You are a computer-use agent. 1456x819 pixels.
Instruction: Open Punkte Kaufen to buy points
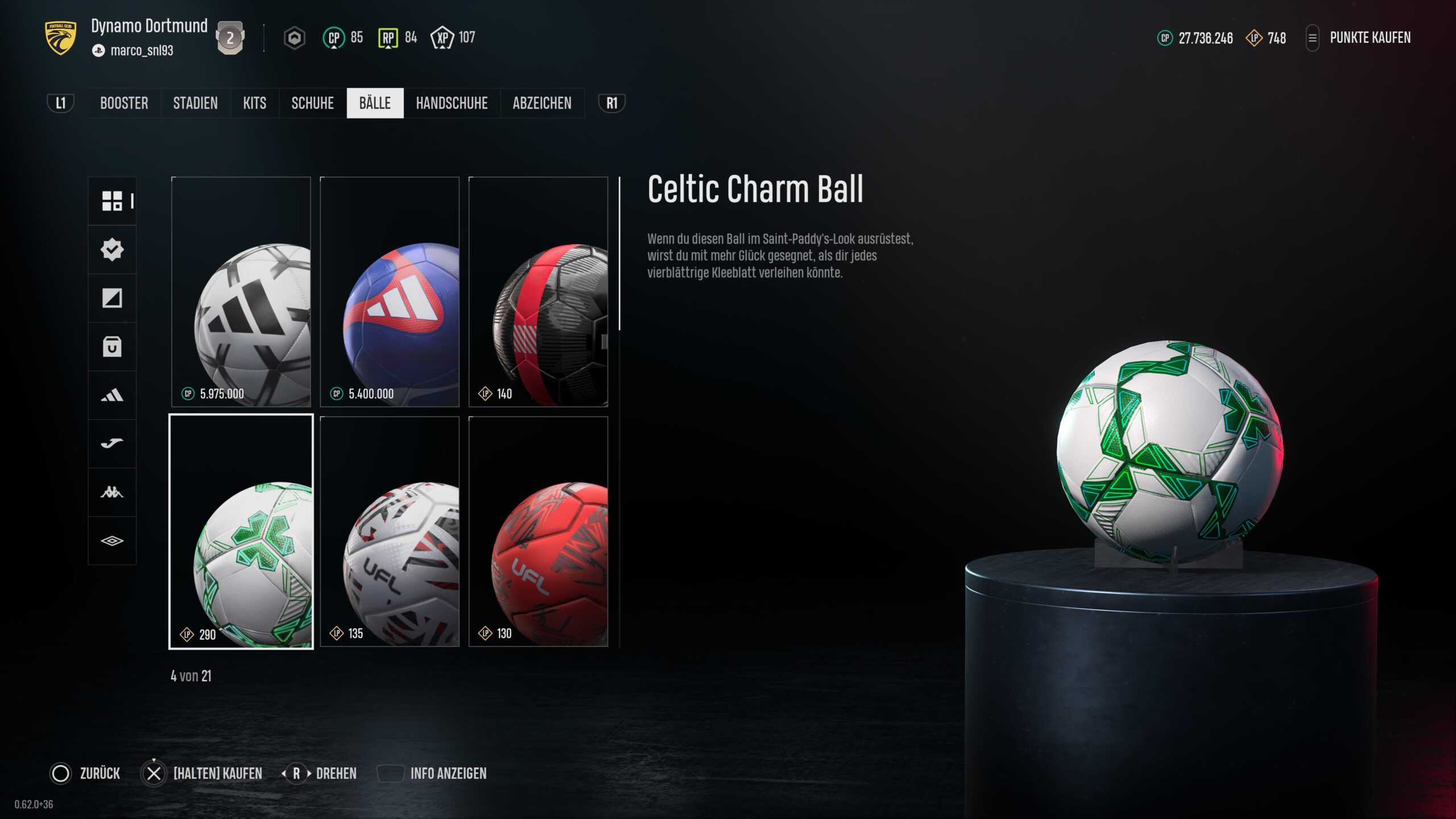(1370, 38)
